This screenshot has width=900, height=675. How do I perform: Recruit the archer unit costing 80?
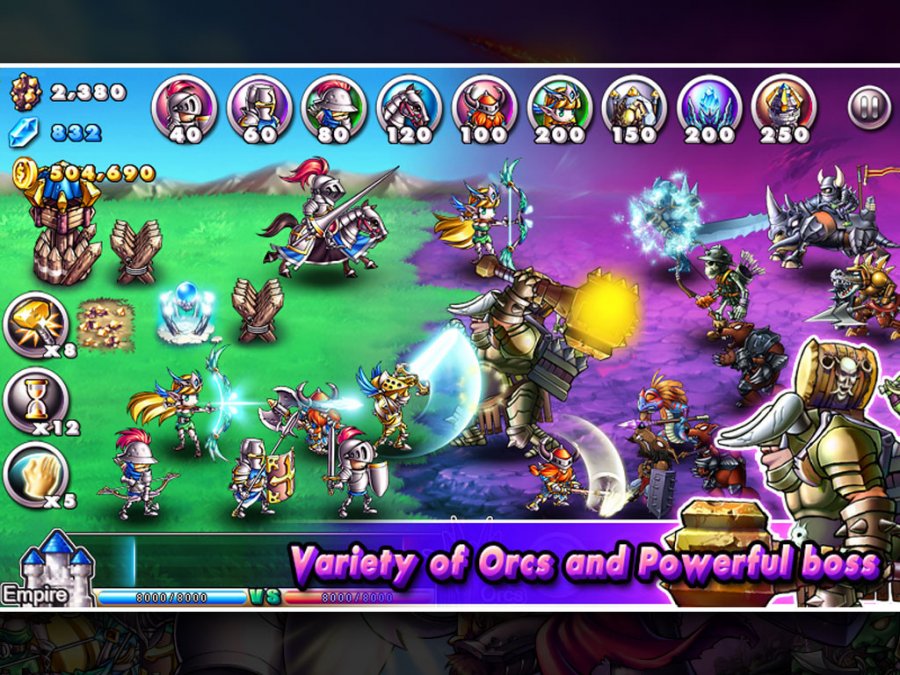pos(334,106)
